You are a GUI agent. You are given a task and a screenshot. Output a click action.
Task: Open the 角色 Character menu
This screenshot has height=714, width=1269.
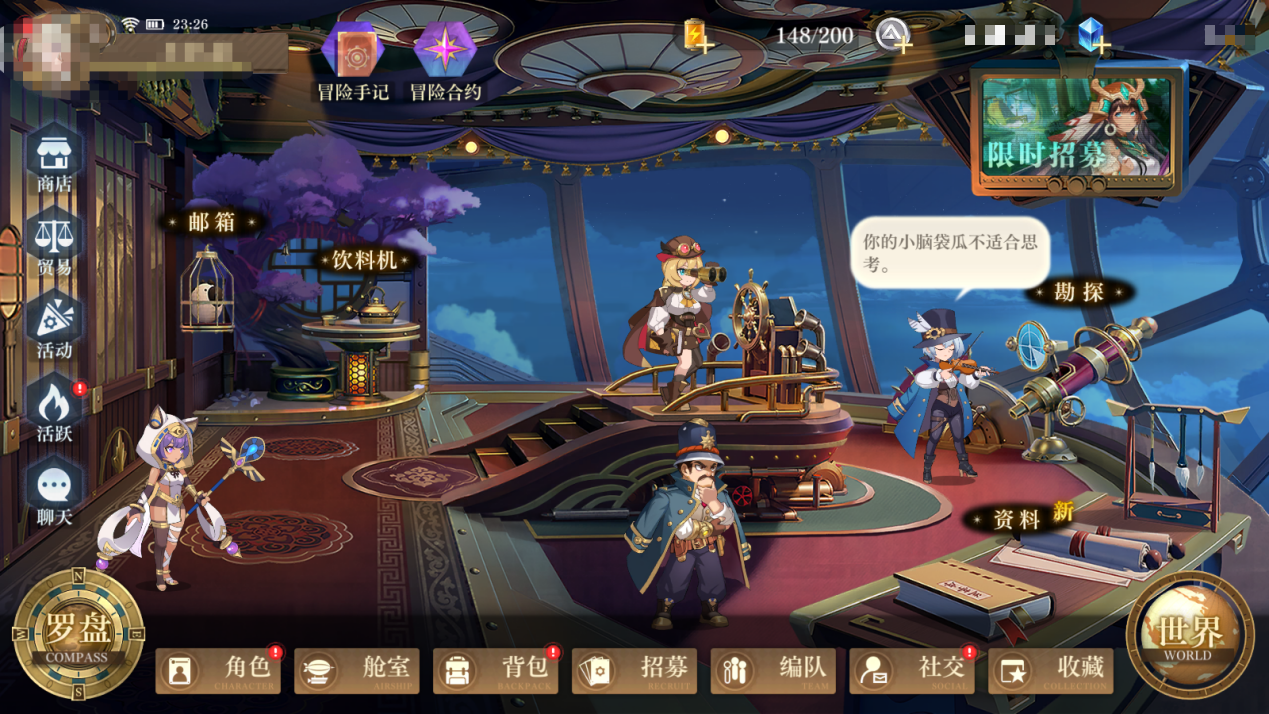click(218, 669)
